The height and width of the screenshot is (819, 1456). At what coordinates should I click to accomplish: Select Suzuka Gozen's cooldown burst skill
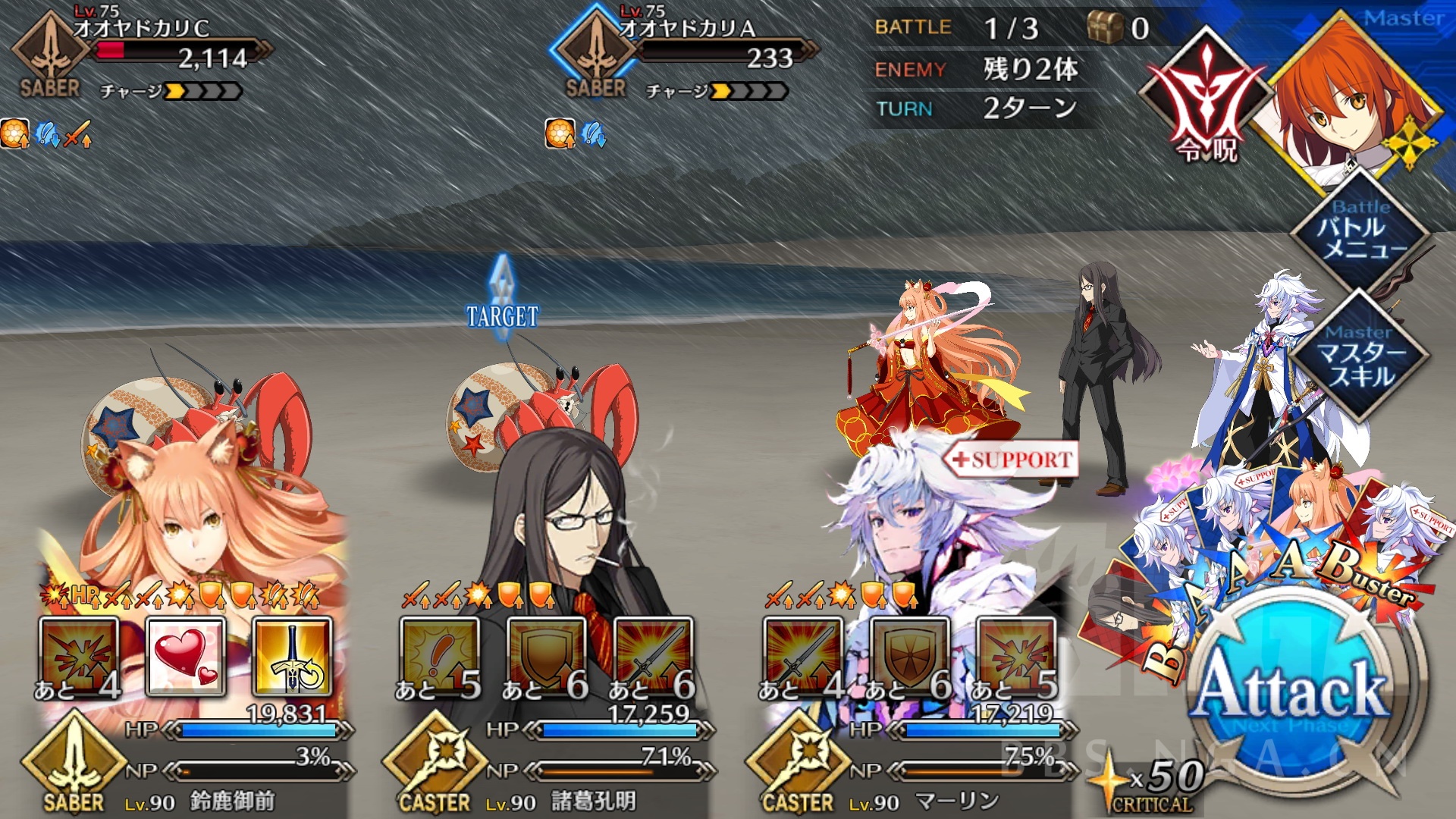point(79,656)
